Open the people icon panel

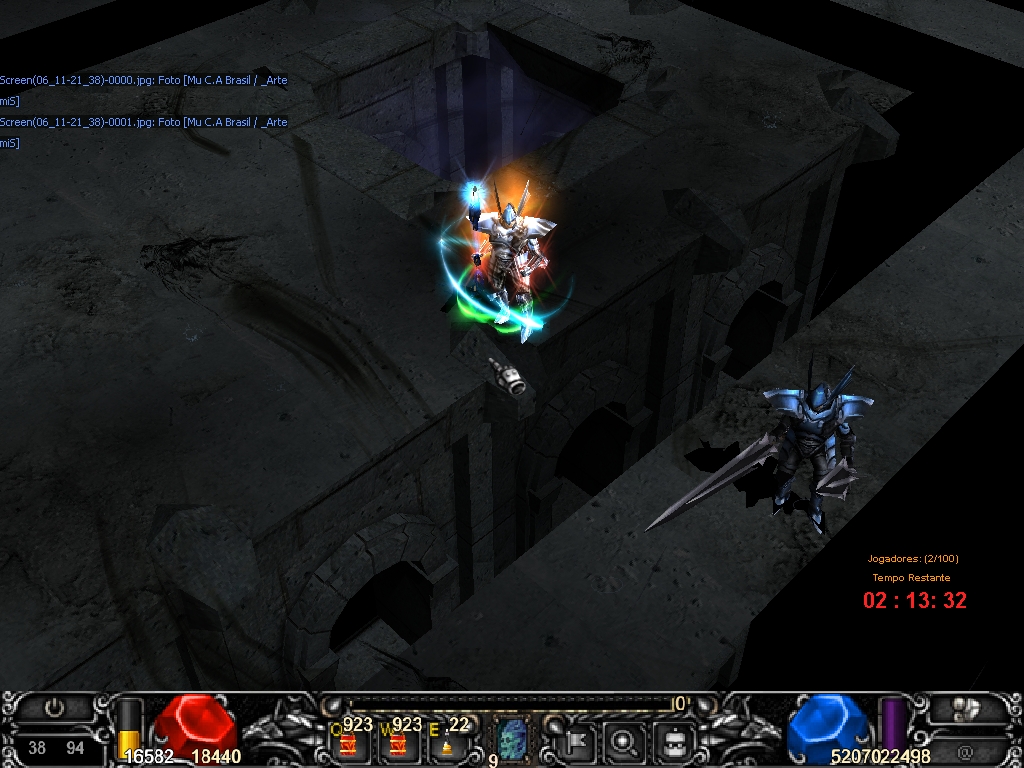coord(966,708)
